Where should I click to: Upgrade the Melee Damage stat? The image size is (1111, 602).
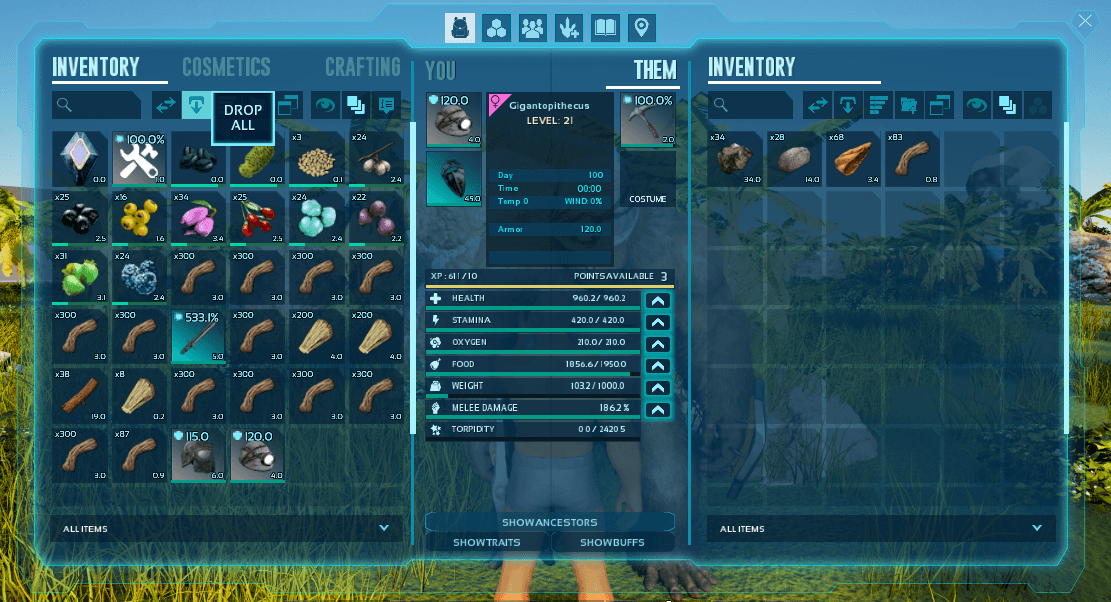coord(657,409)
